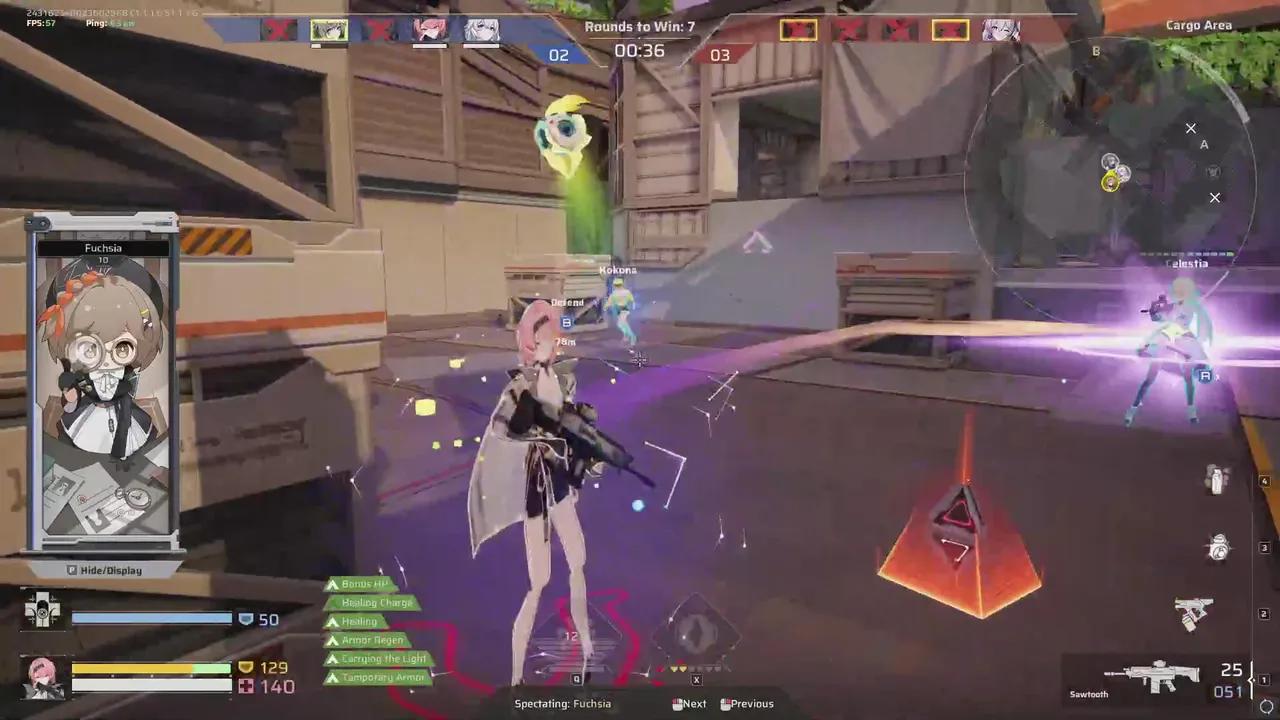The width and height of the screenshot is (1280, 720).
Task: Select the grenade in weapon slot 3
Action: point(1218,547)
